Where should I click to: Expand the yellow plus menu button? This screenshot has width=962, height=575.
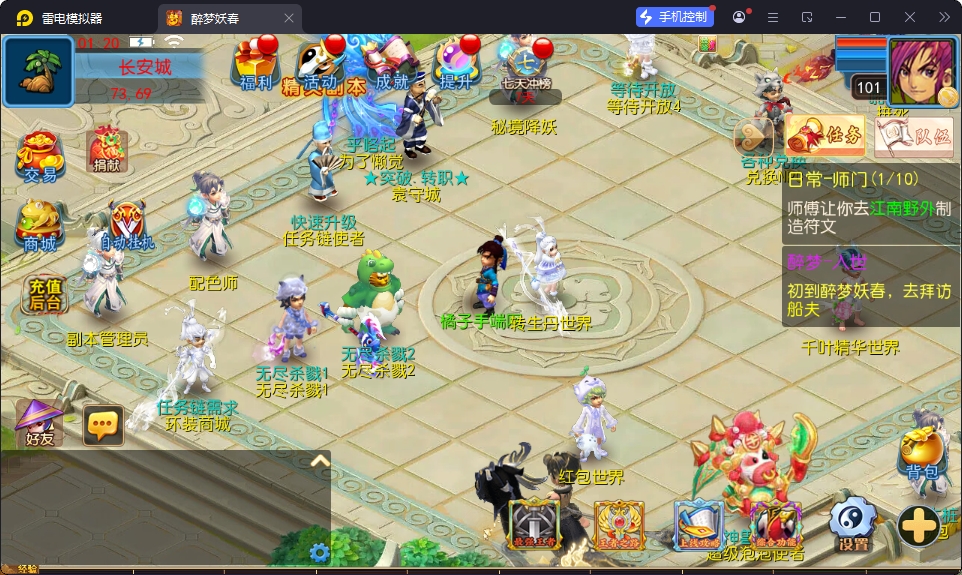pyautogui.click(x=917, y=525)
